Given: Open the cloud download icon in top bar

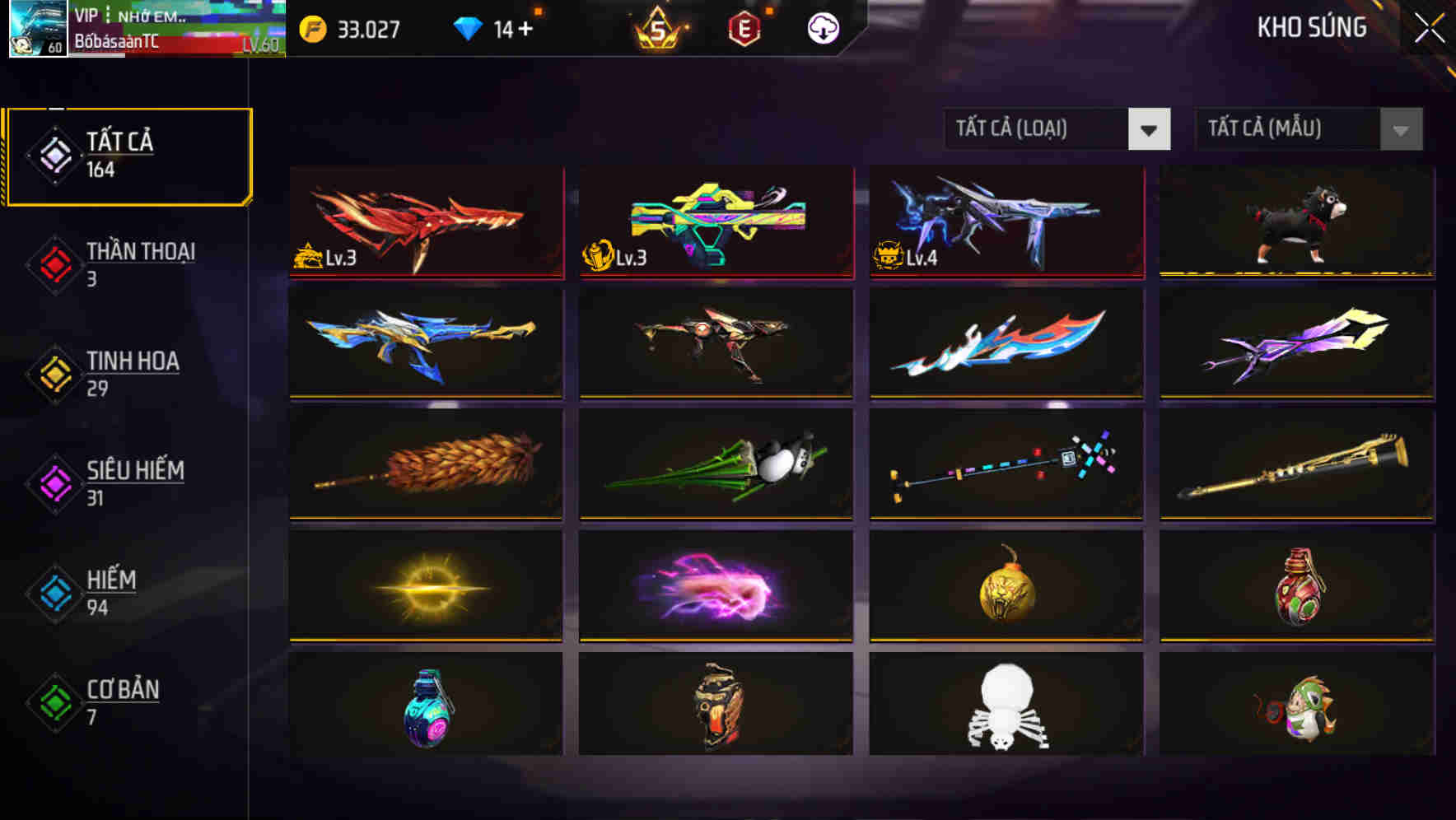Looking at the screenshot, I should (822, 27).
